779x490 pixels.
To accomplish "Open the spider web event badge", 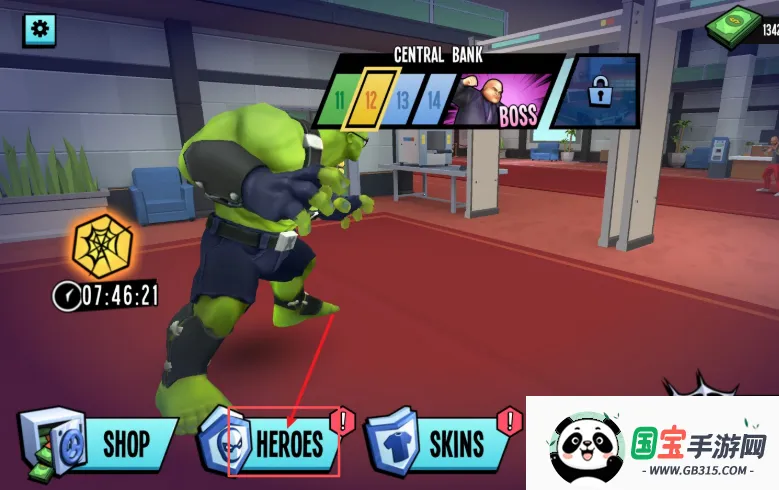I will tap(102, 246).
